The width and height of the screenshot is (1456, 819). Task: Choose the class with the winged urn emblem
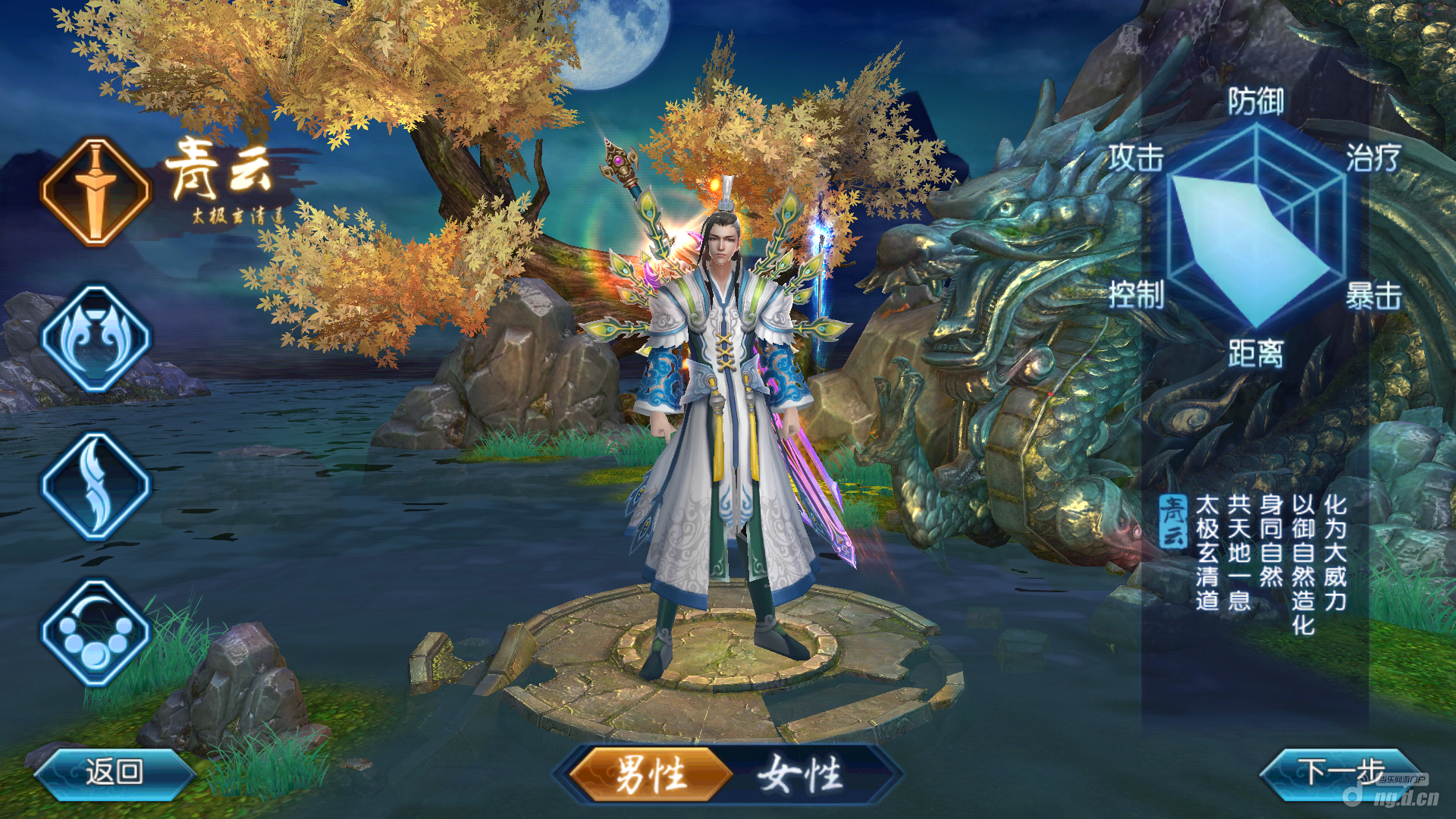pos(96,339)
